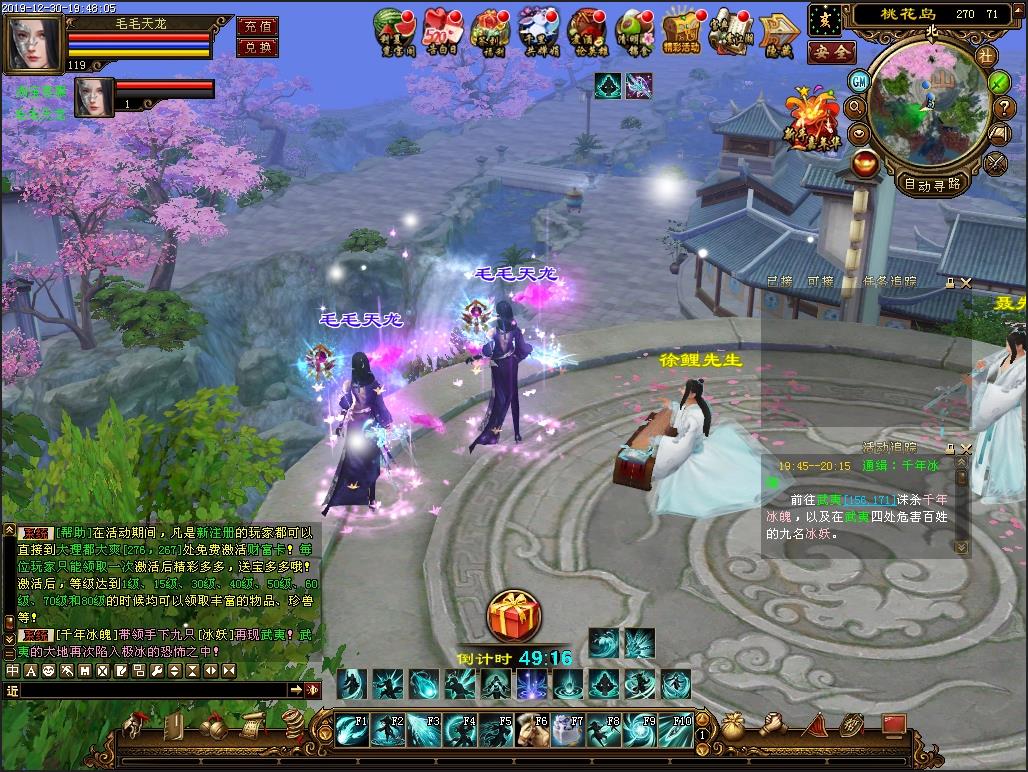Screen dimensions: 1028x772
Task: Open the 兑换 exchange button
Action: click(257, 48)
